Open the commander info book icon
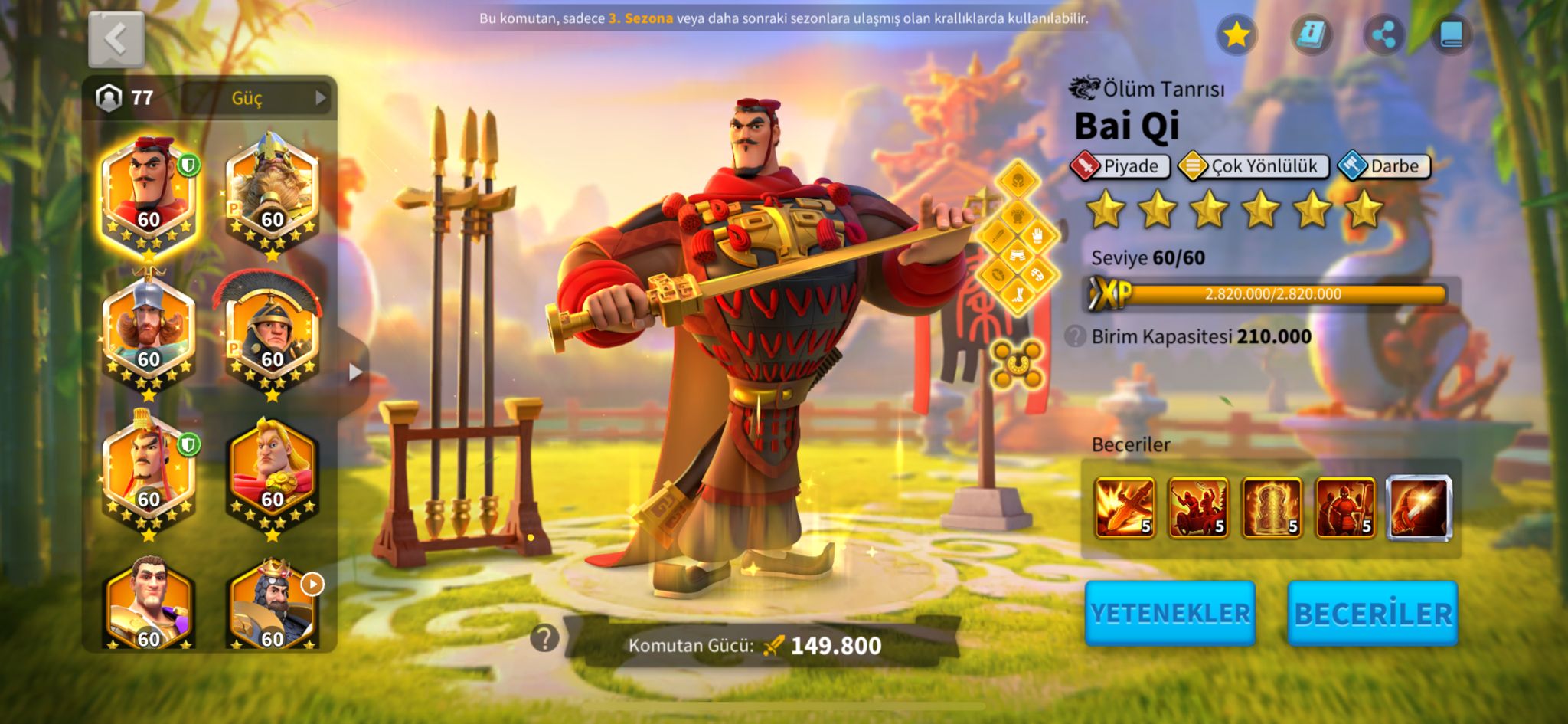This screenshot has height=724, width=1568. click(1310, 34)
